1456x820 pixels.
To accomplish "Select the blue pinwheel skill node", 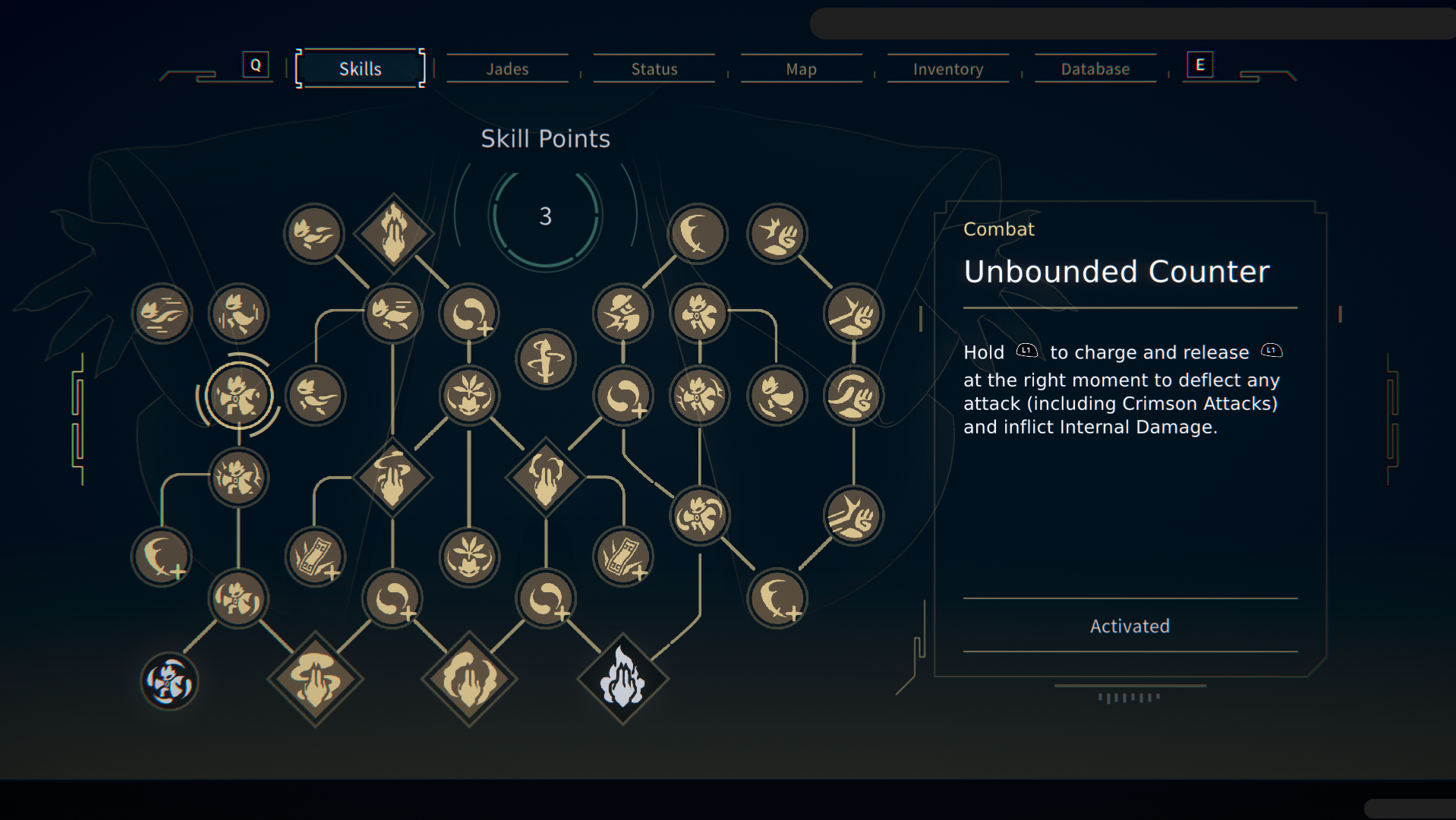I will pos(169,681).
